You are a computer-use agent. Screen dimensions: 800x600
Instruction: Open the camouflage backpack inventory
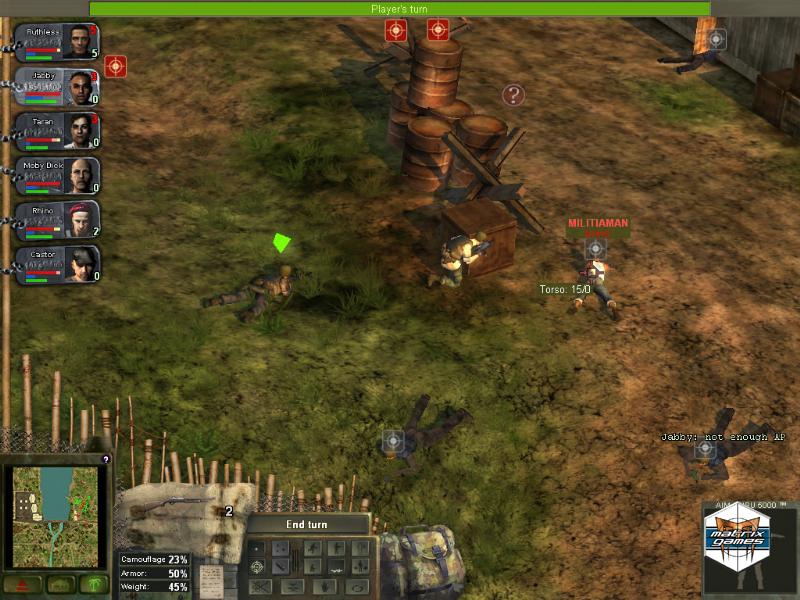[420, 562]
